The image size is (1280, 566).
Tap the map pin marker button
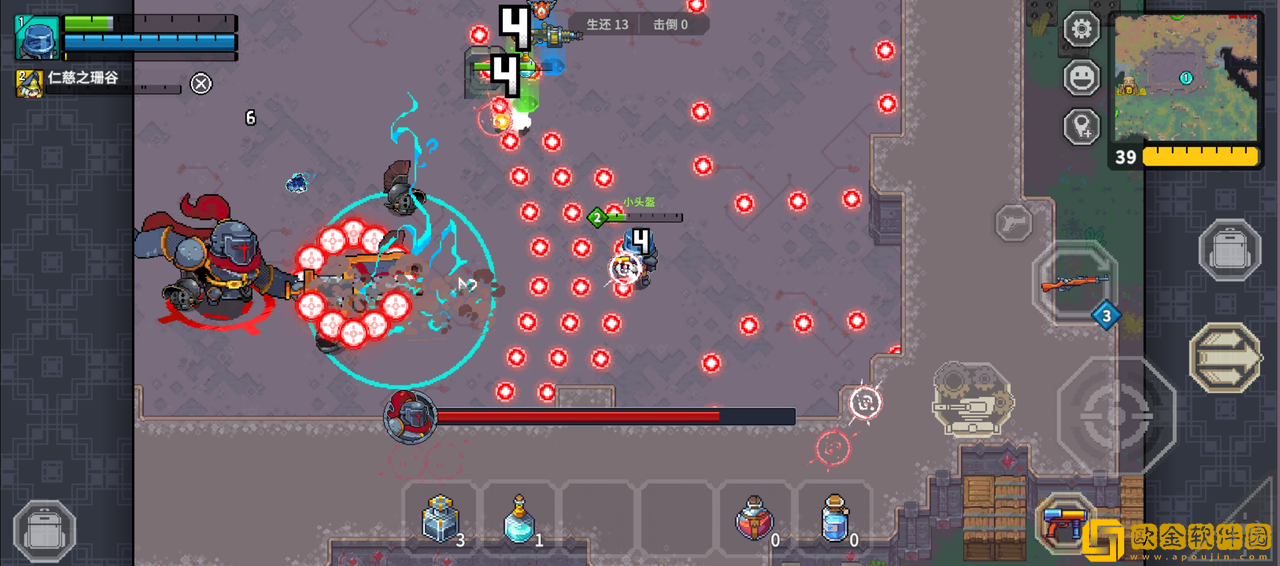click(x=1081, y=126)
